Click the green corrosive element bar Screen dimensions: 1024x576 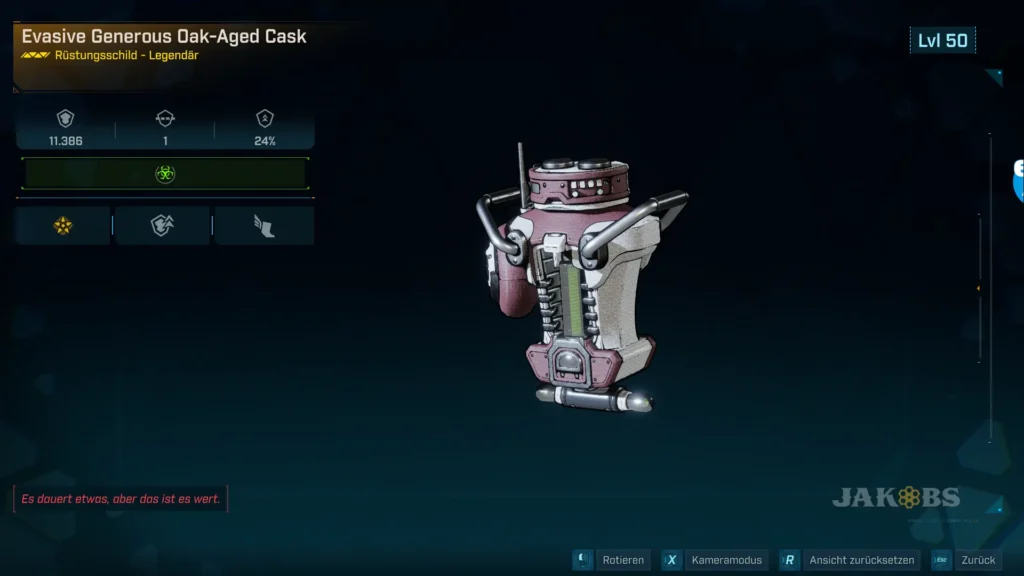(165, 174)
